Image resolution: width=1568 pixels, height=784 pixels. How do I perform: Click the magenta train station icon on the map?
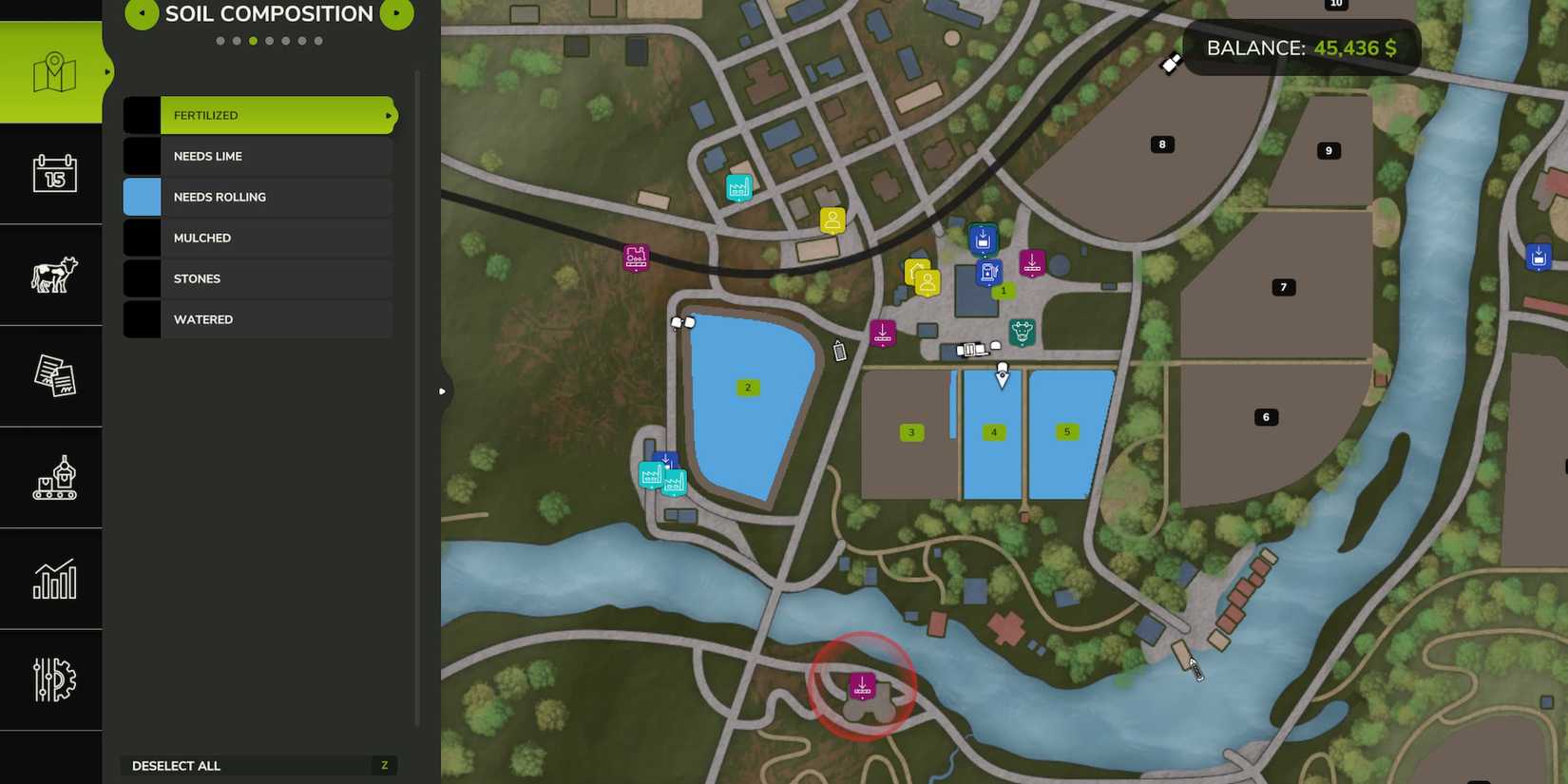(635, 258)
